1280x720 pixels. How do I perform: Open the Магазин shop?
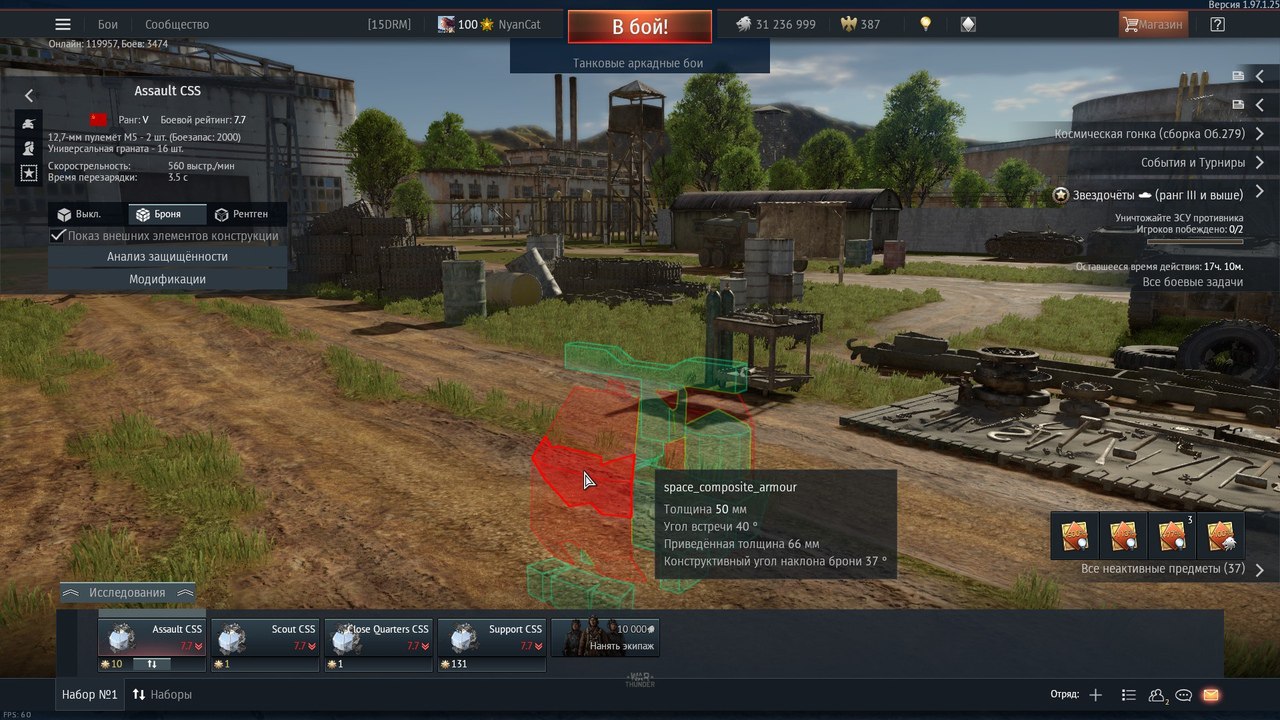(x=1153, y=25)
